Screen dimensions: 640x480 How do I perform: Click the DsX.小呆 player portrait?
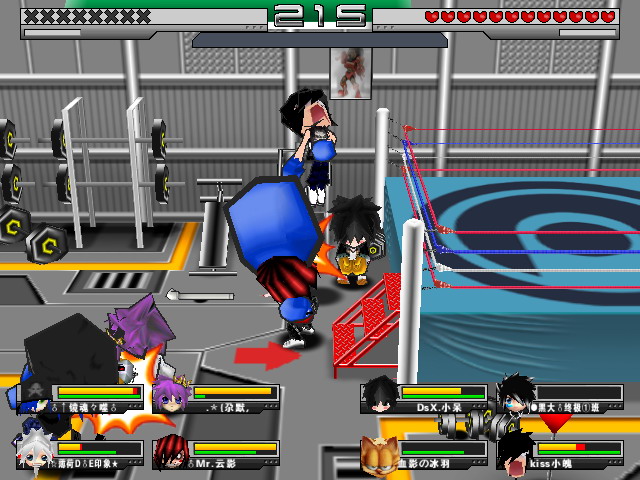coord(380,395)
